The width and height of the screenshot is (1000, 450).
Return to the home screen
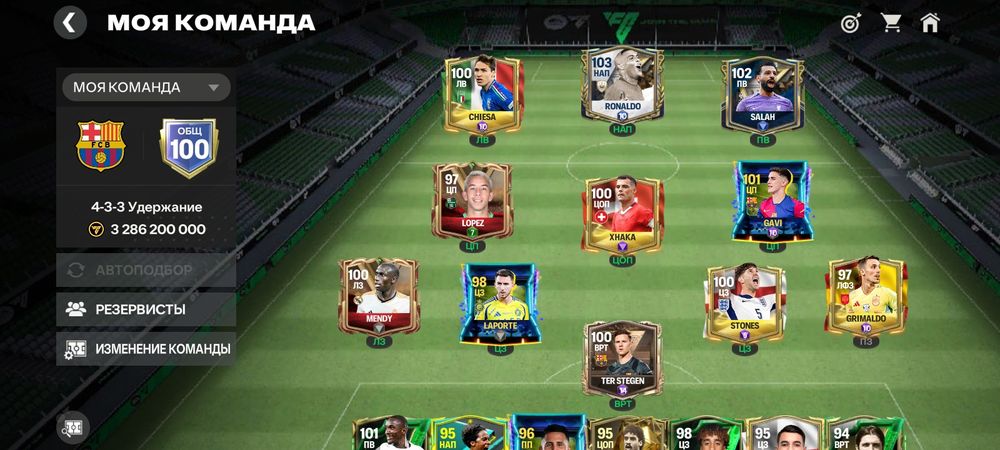(930, 23)
